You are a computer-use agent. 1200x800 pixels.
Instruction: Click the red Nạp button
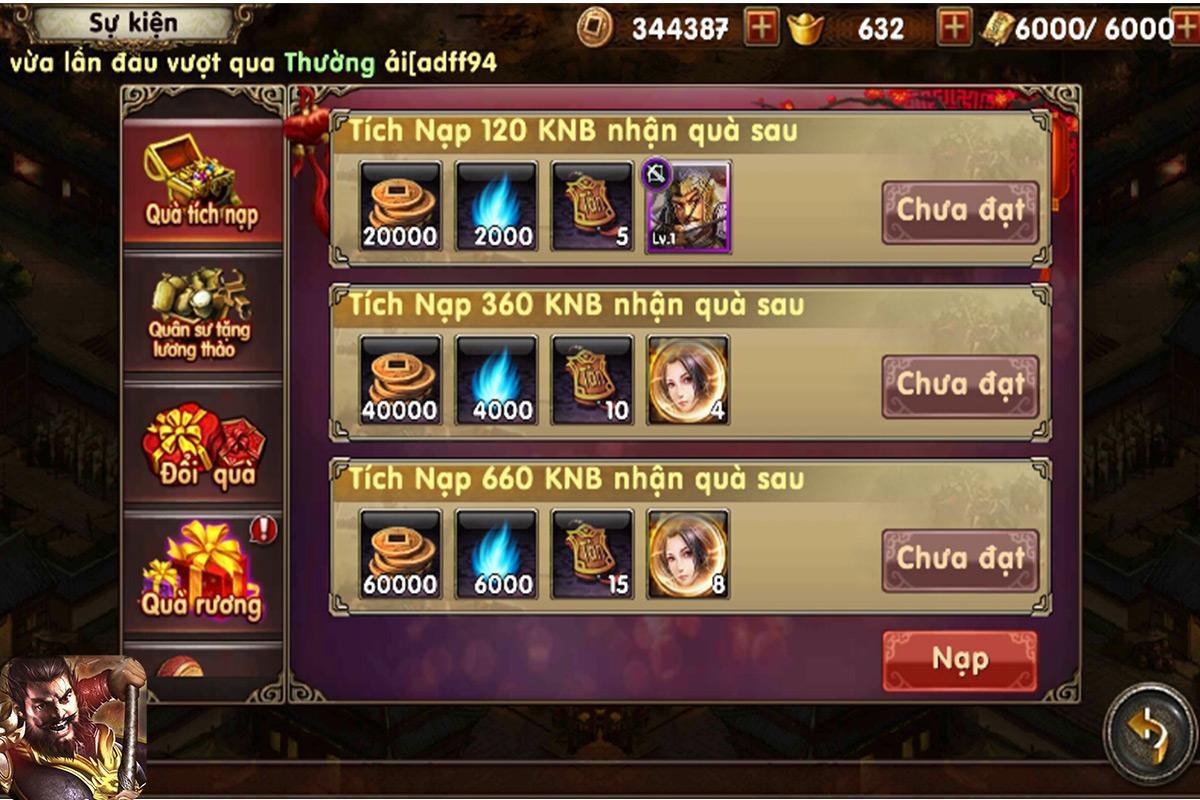pos(959,660)
